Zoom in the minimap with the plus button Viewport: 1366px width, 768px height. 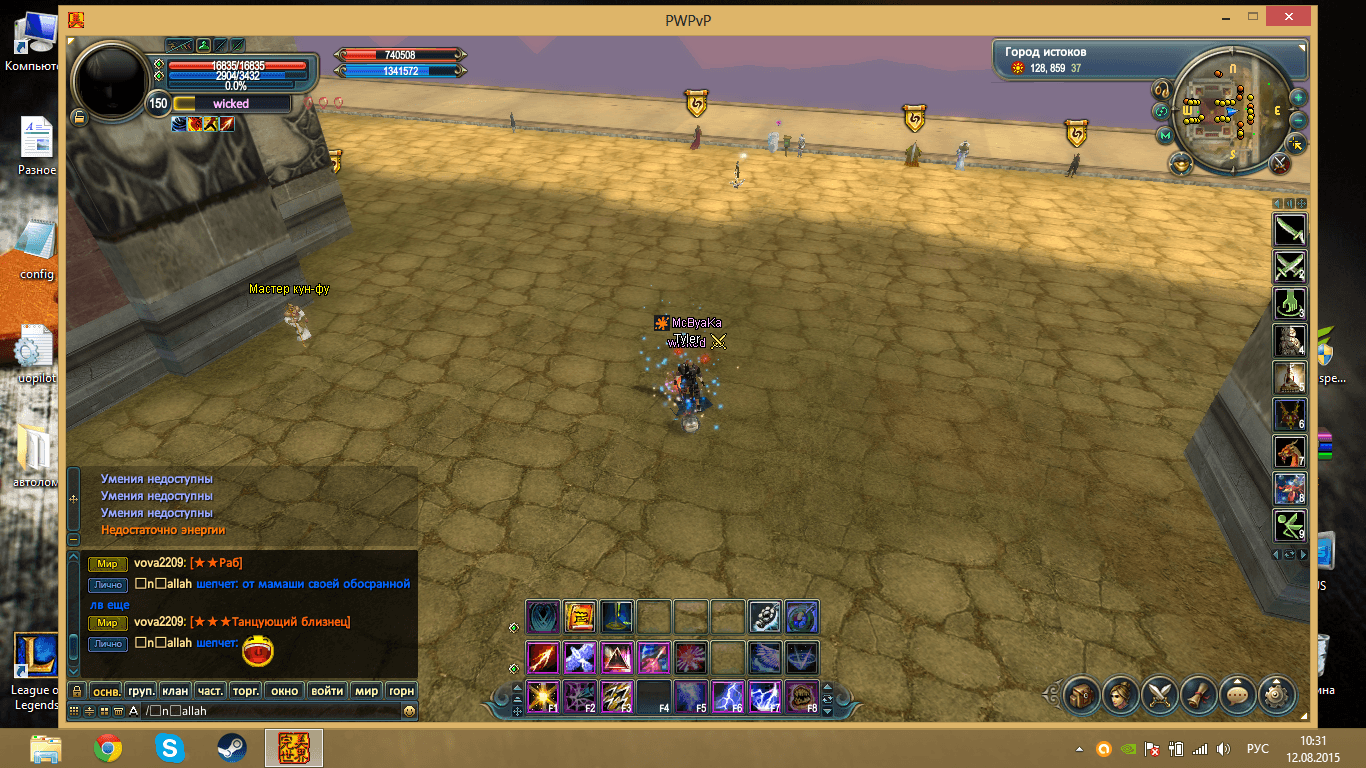pos(1298,98)
